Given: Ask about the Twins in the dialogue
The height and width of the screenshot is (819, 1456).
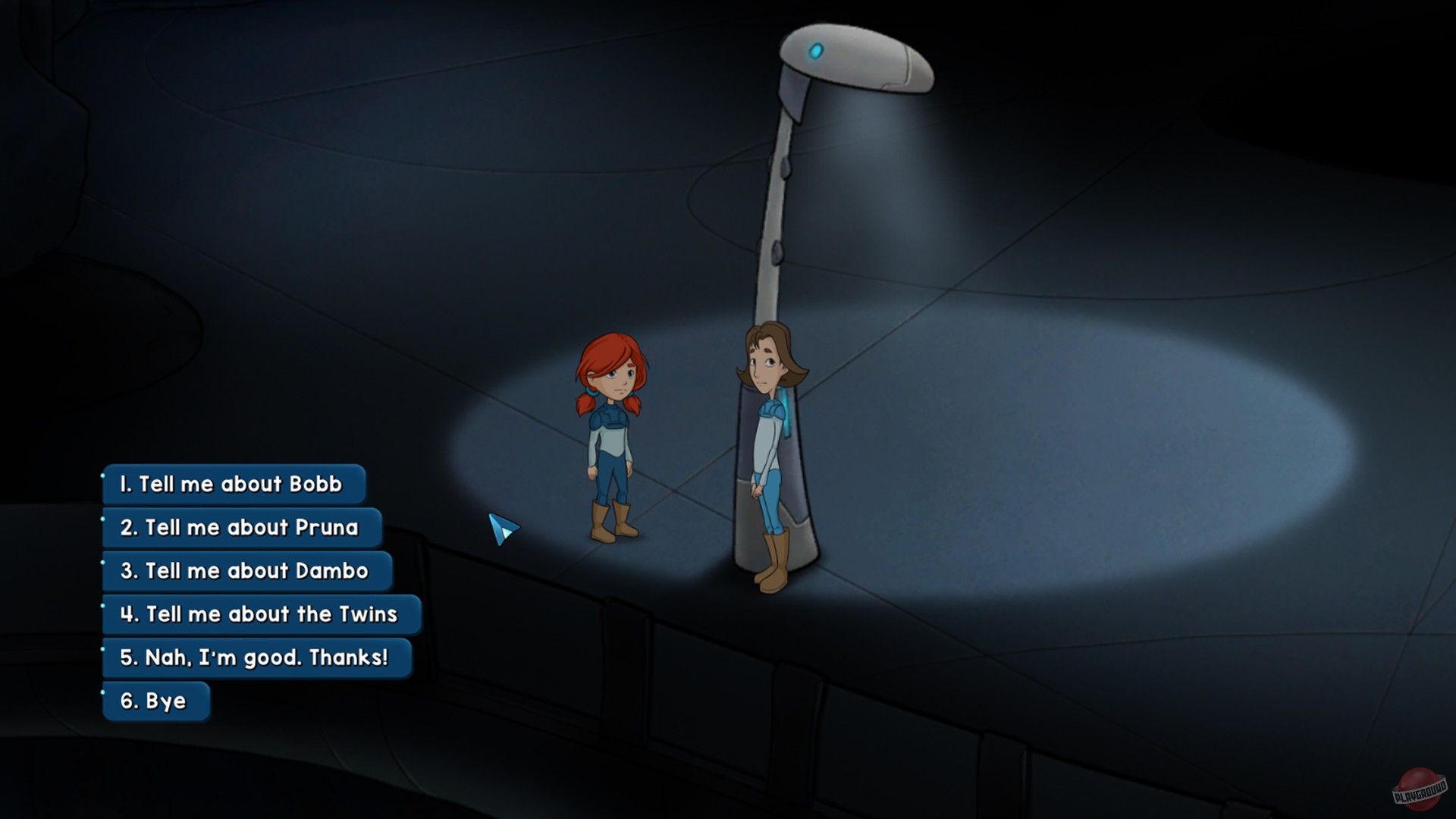Looking at the screenshot, I should click(x=260, y=615).
